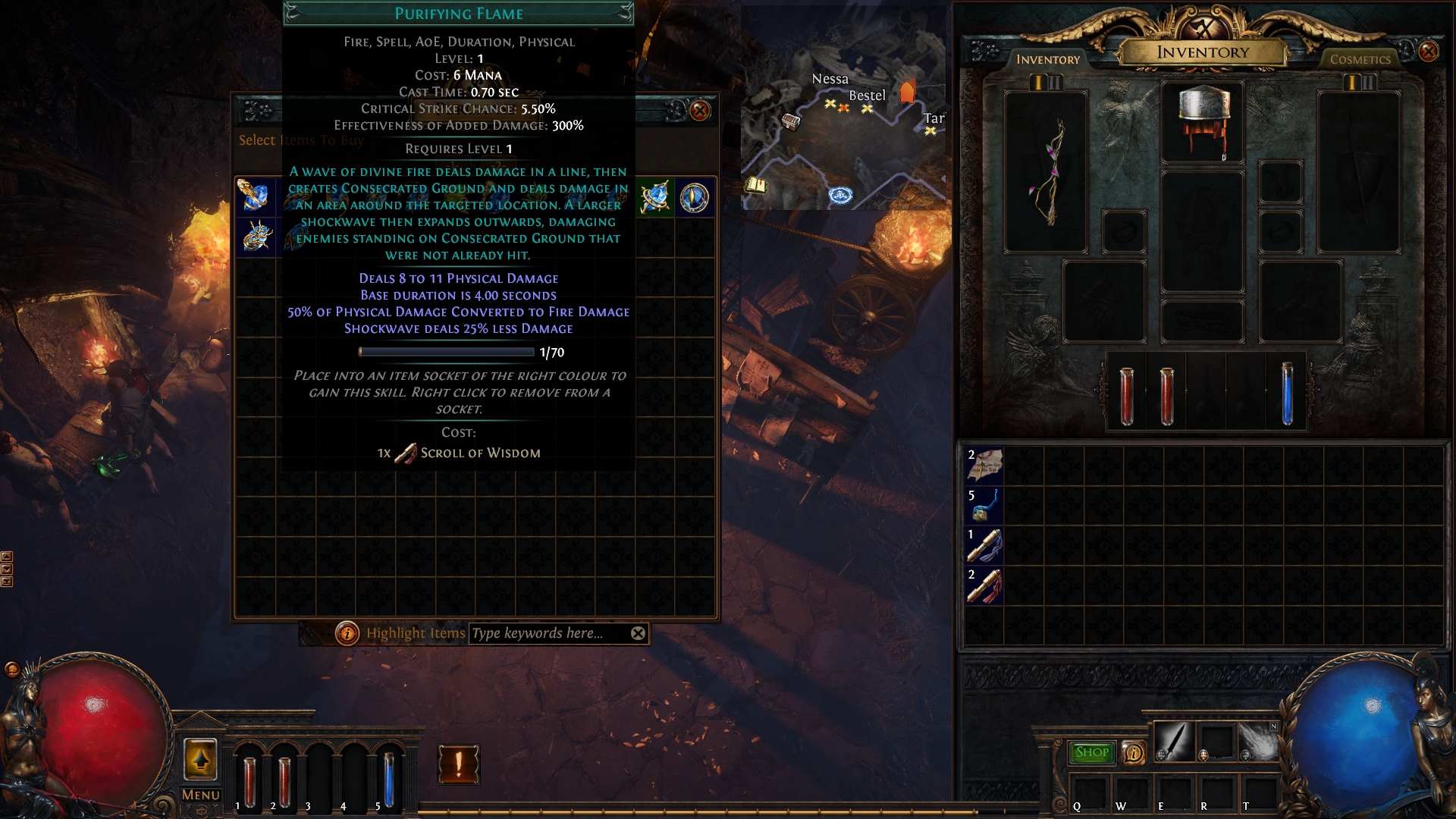The width and height of the screenshot is (1456, 819).
Task: Select the blue-ribboned scroll in inventory
Action: click(x=984, y=545)
